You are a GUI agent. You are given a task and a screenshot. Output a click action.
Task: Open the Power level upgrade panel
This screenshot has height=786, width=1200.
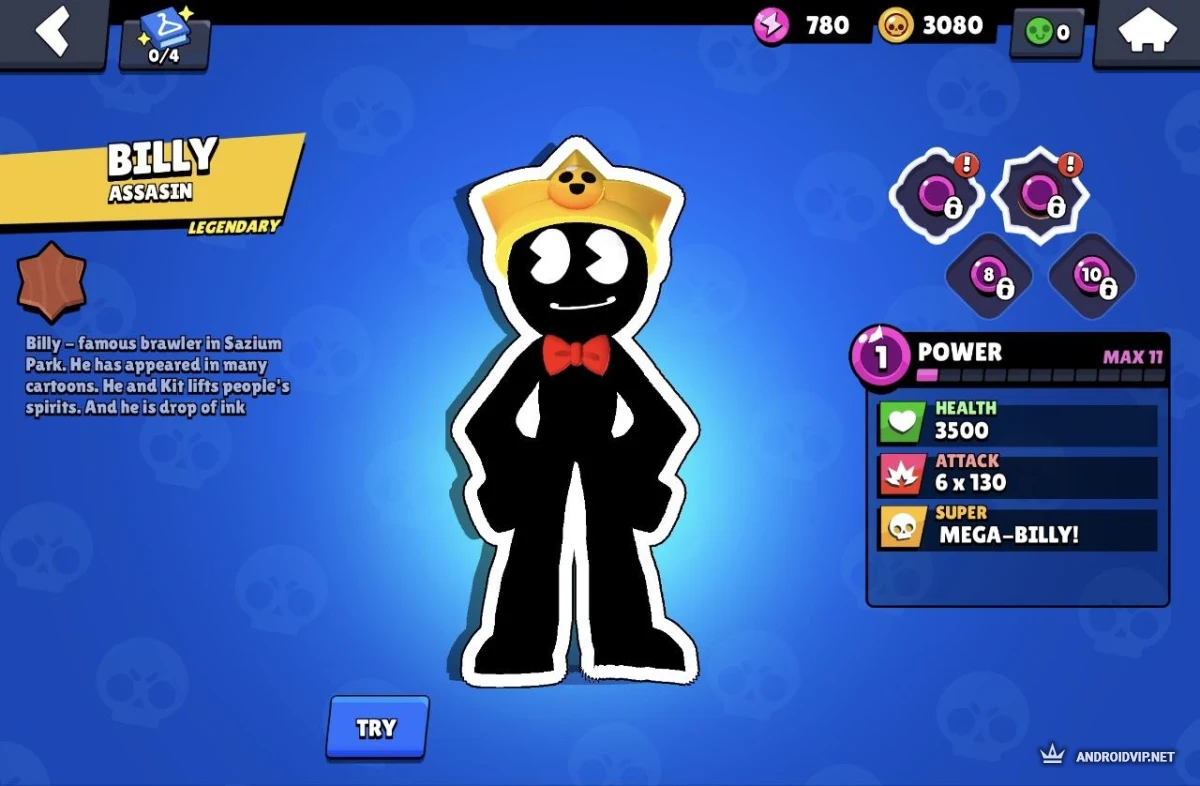pos(1016,358)
